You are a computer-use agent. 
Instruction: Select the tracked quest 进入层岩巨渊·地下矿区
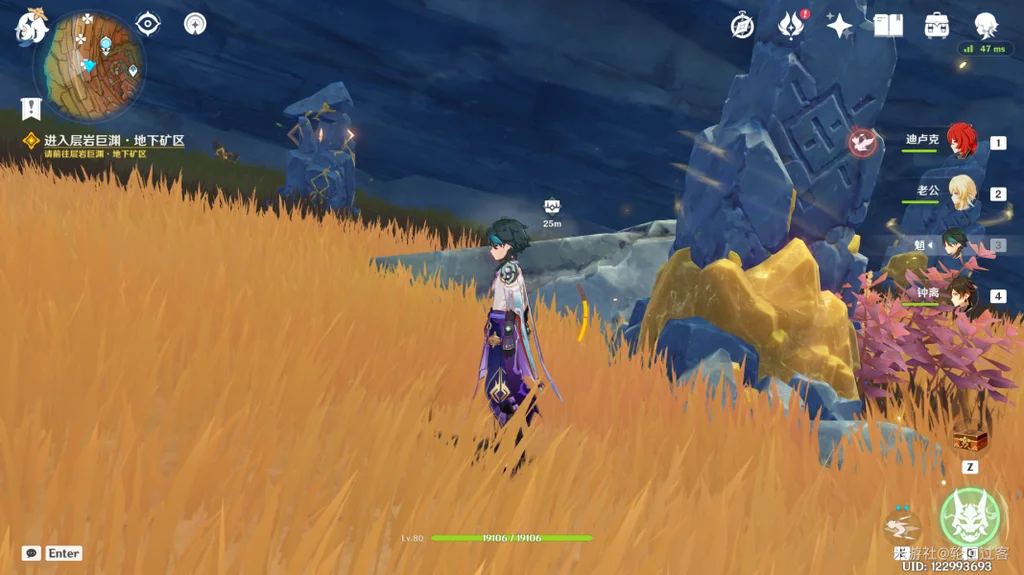coord(113,142)
